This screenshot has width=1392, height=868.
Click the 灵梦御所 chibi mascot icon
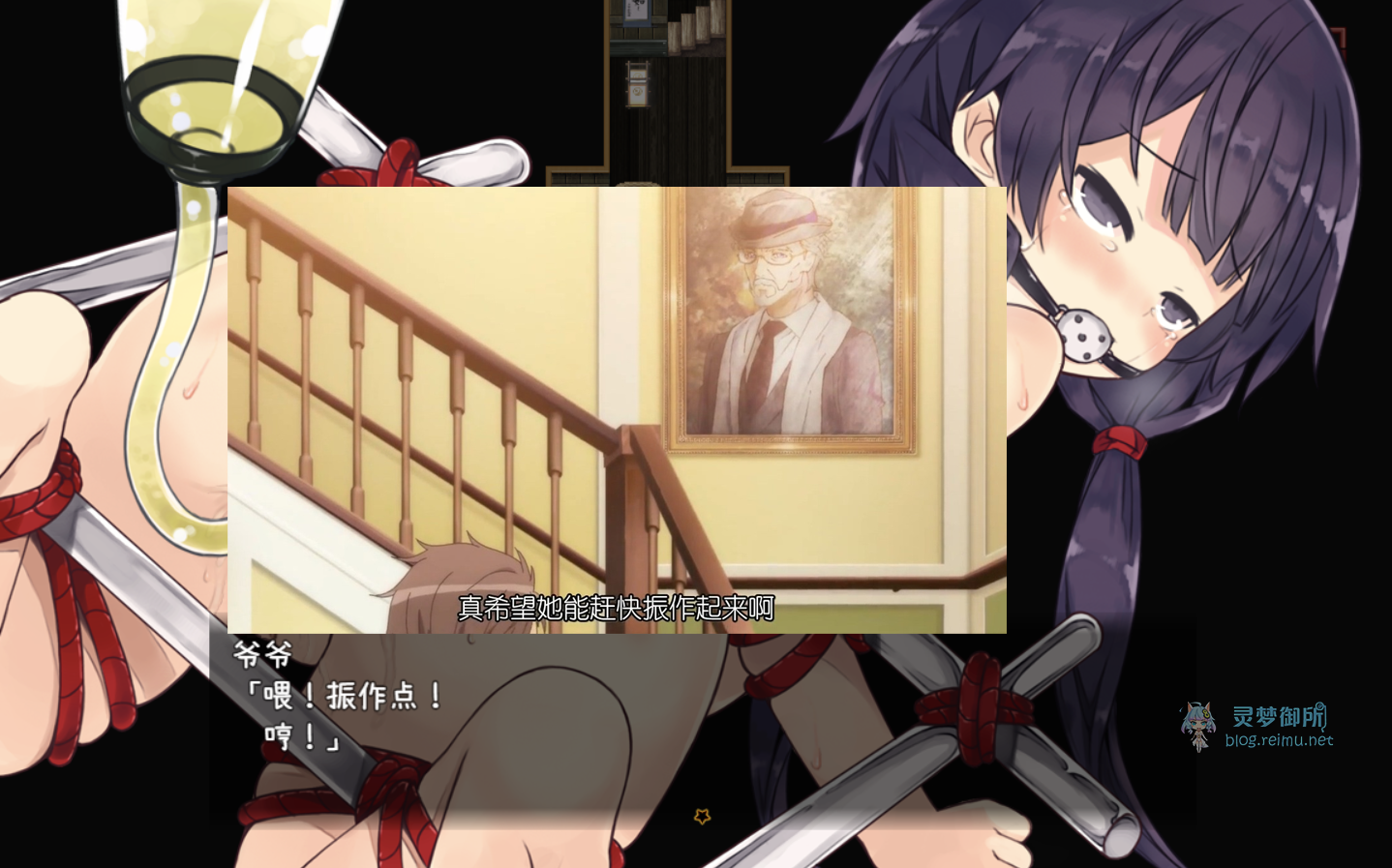coord(1200,724)
